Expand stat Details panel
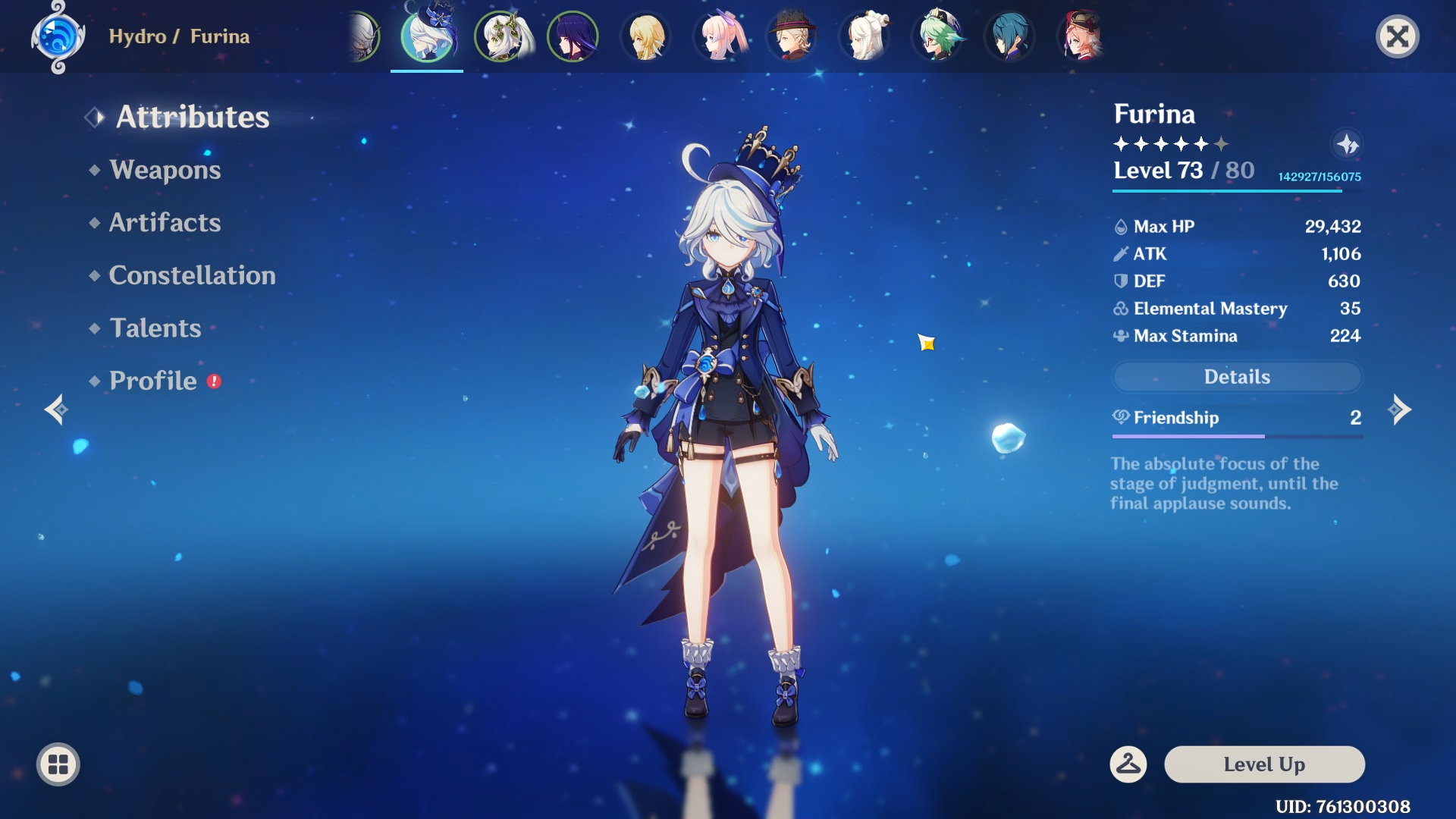This screenshot has height=819, width=1456. 1237,376
